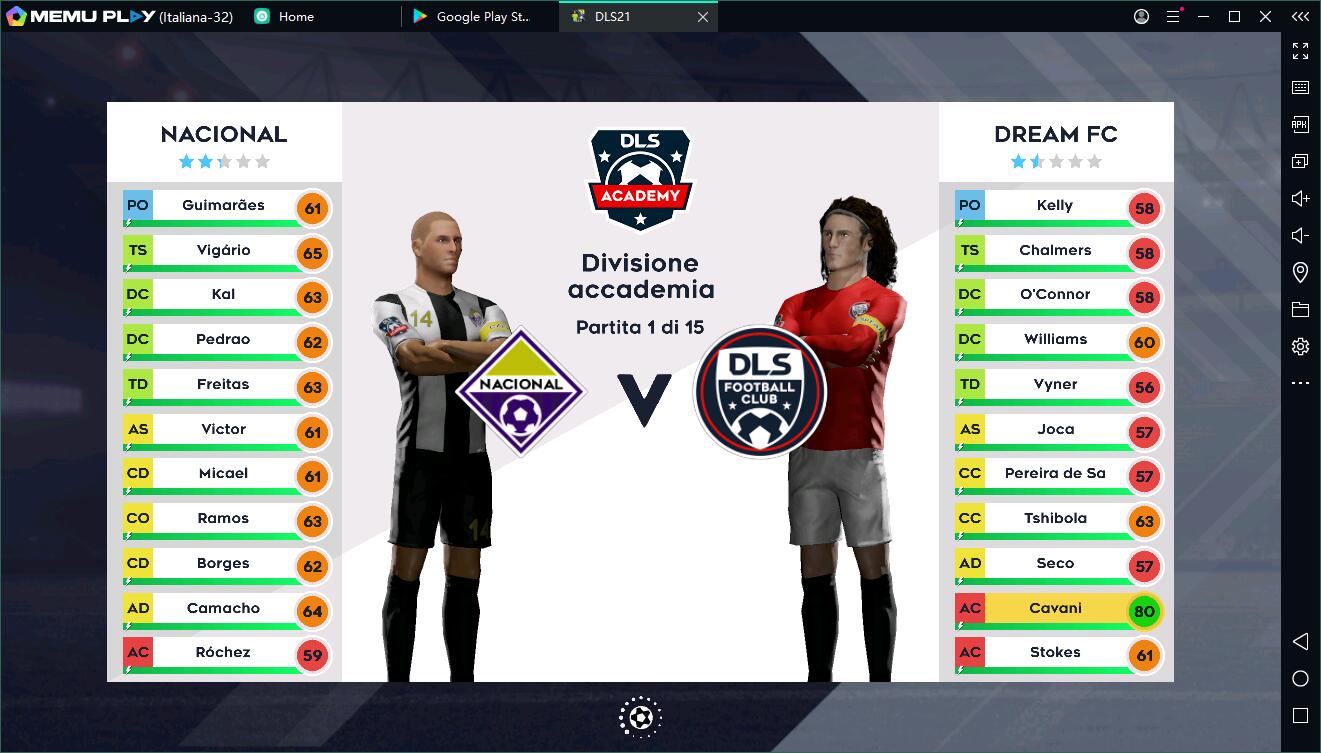Toggle fullscreen mode for the emulator
Screen dimensions: 1321x753
(x=1300, y=50)
